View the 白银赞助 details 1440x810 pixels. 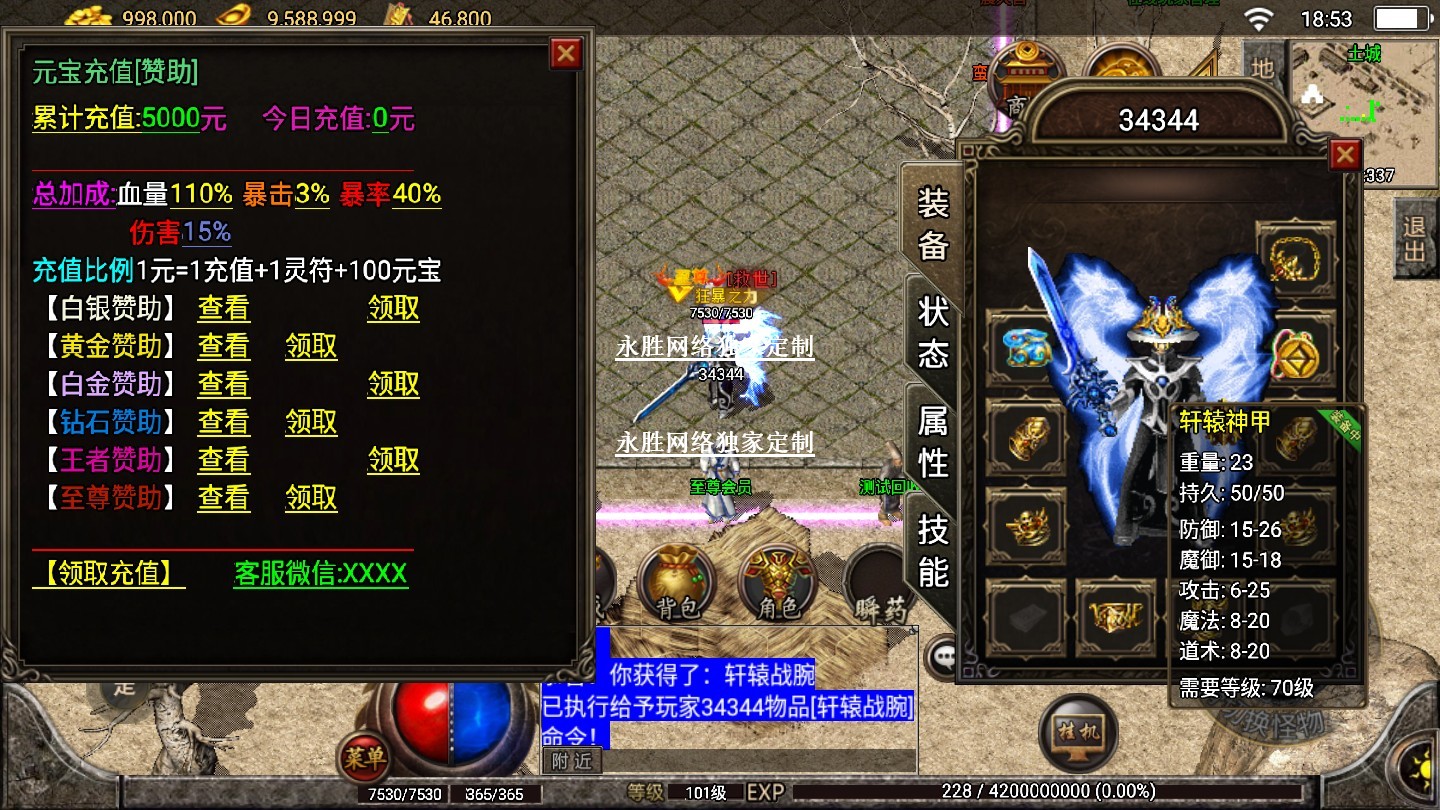click(x=223, y=309)
